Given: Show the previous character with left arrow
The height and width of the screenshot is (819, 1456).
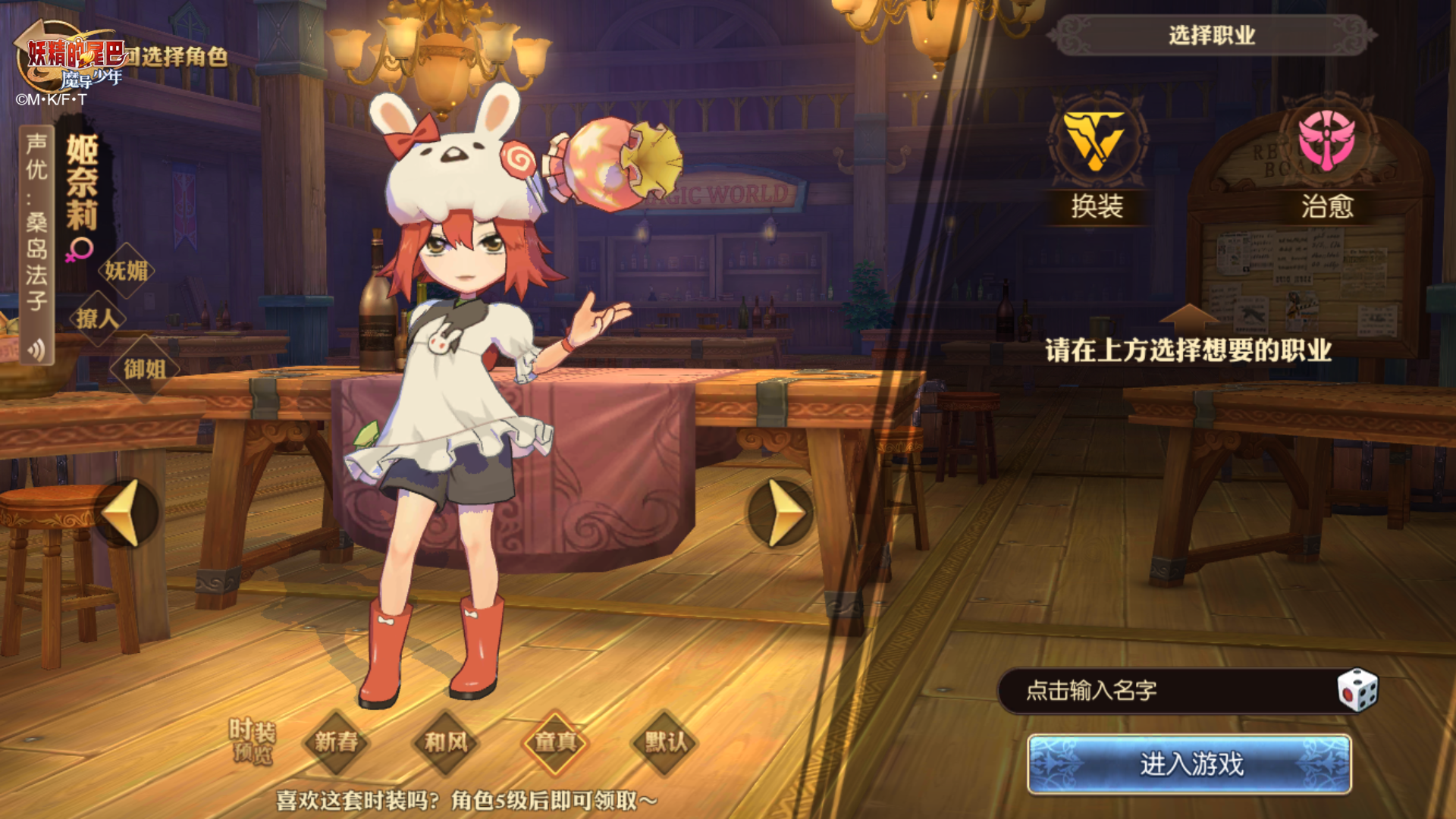Looking at the screenshot, I should pos(126,513).
